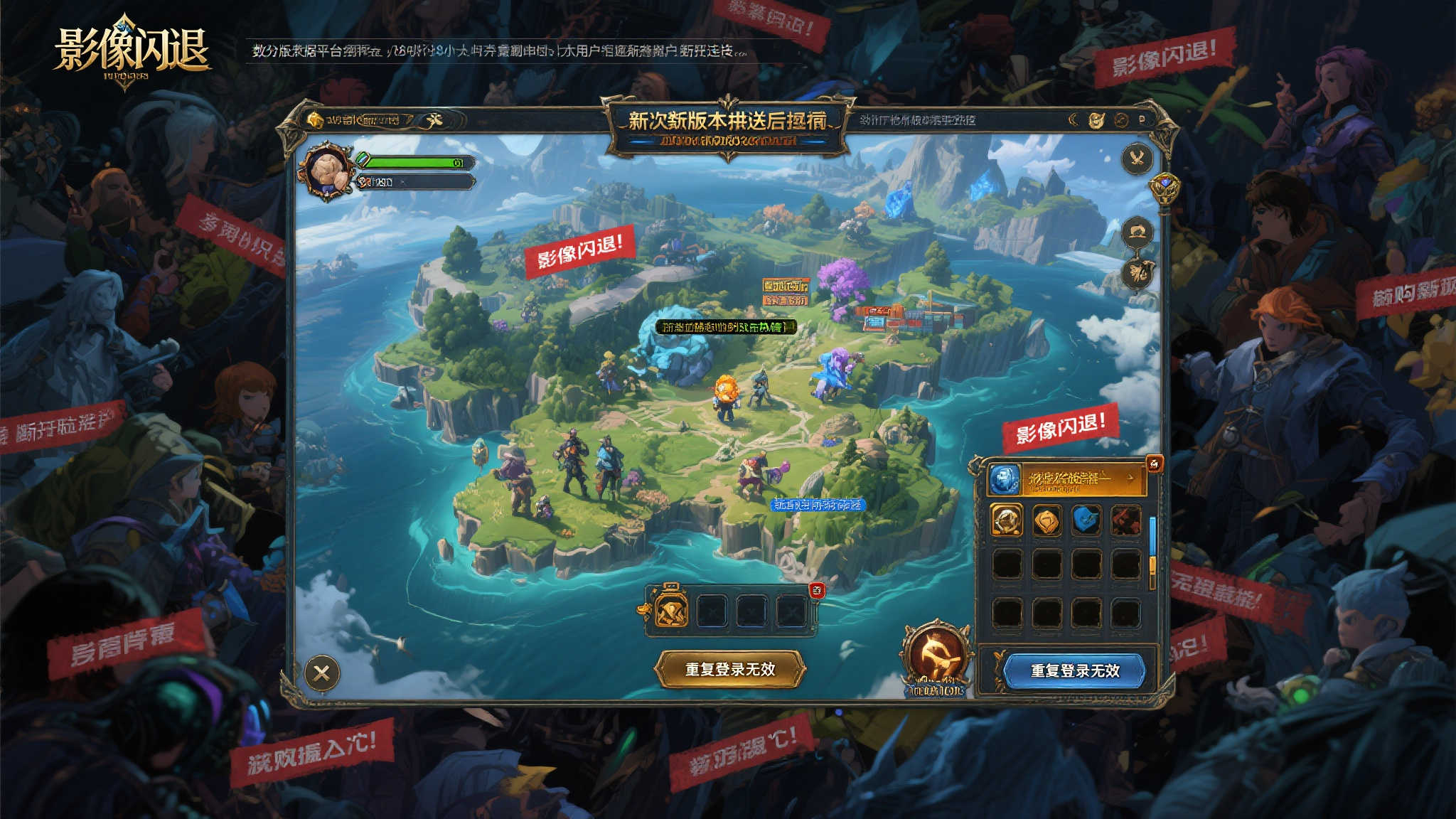Open the orange banner with blue orb icon
Image resolution: width=1456 pixels, height=819 pixels.
(1066, 479)
